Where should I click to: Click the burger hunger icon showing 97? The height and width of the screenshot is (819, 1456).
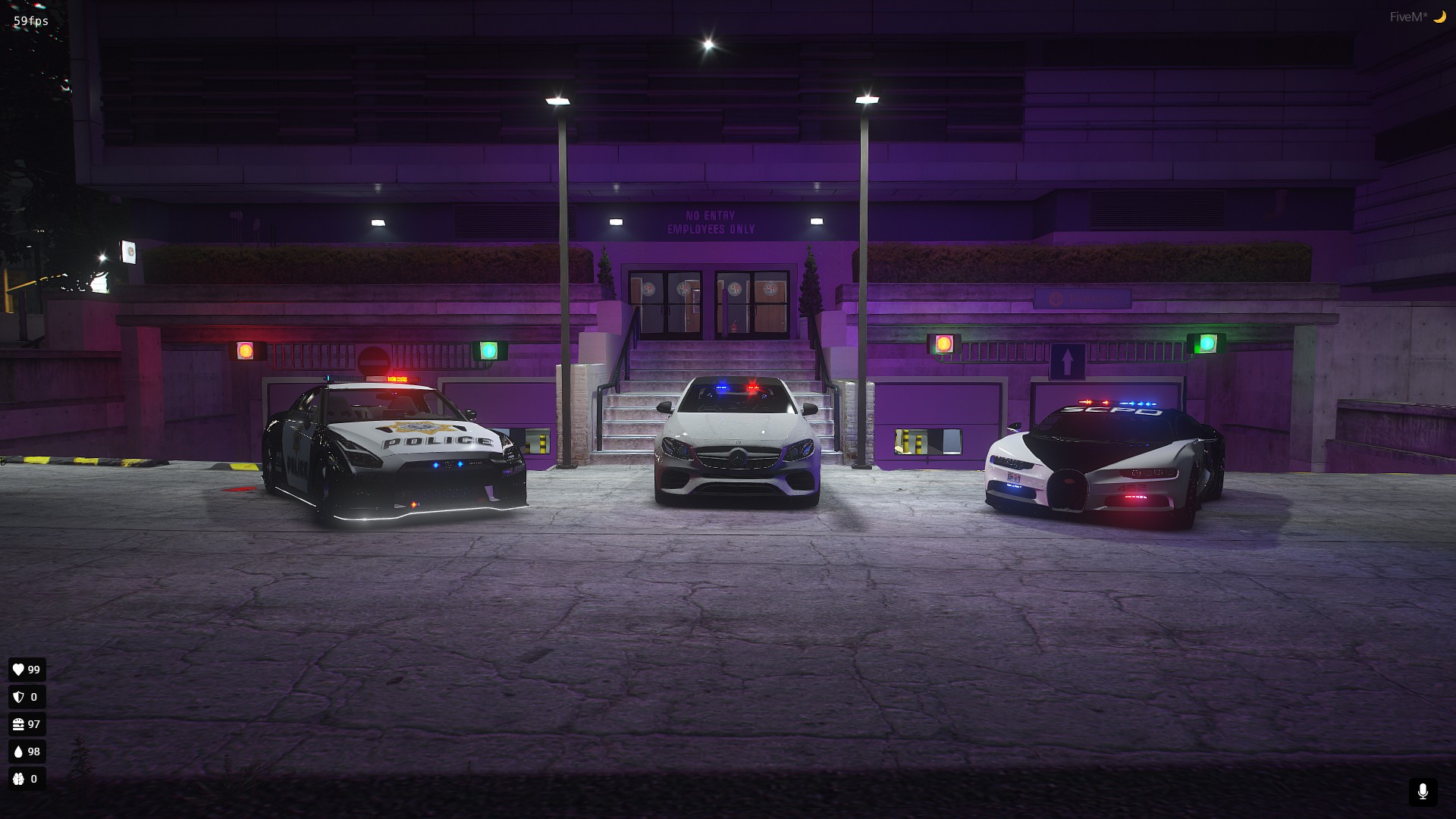(18, 724)
